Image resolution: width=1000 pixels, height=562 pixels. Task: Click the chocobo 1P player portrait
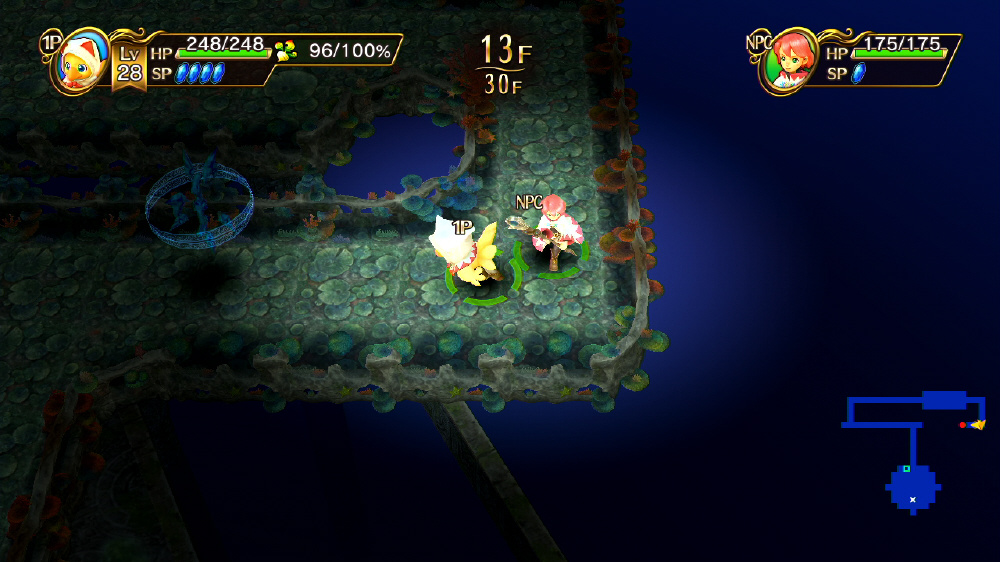pos(79,64)
